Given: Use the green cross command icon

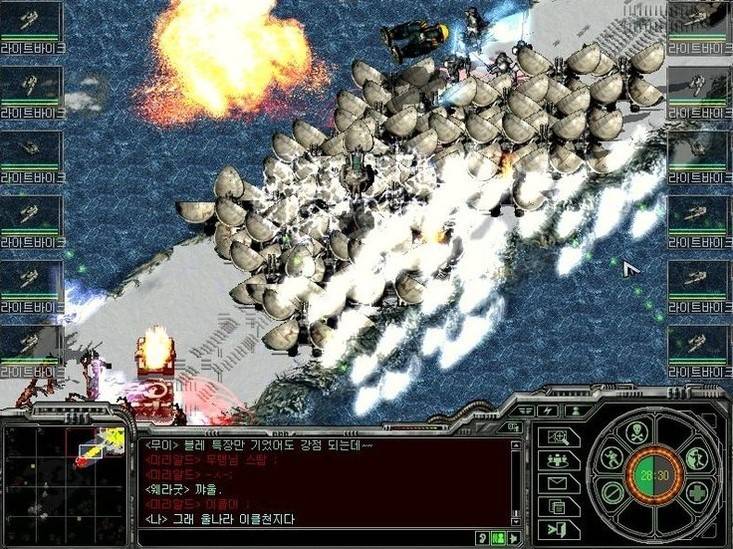Looking at the screenshot, I should 695,493.
